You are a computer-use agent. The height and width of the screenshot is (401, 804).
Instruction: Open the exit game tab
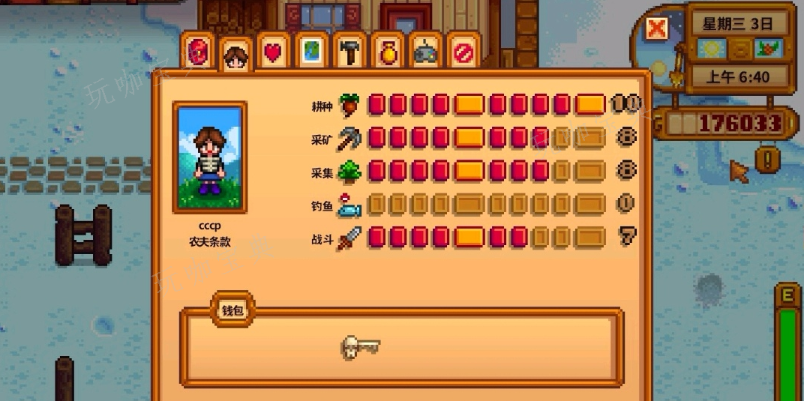pos(462,51)
